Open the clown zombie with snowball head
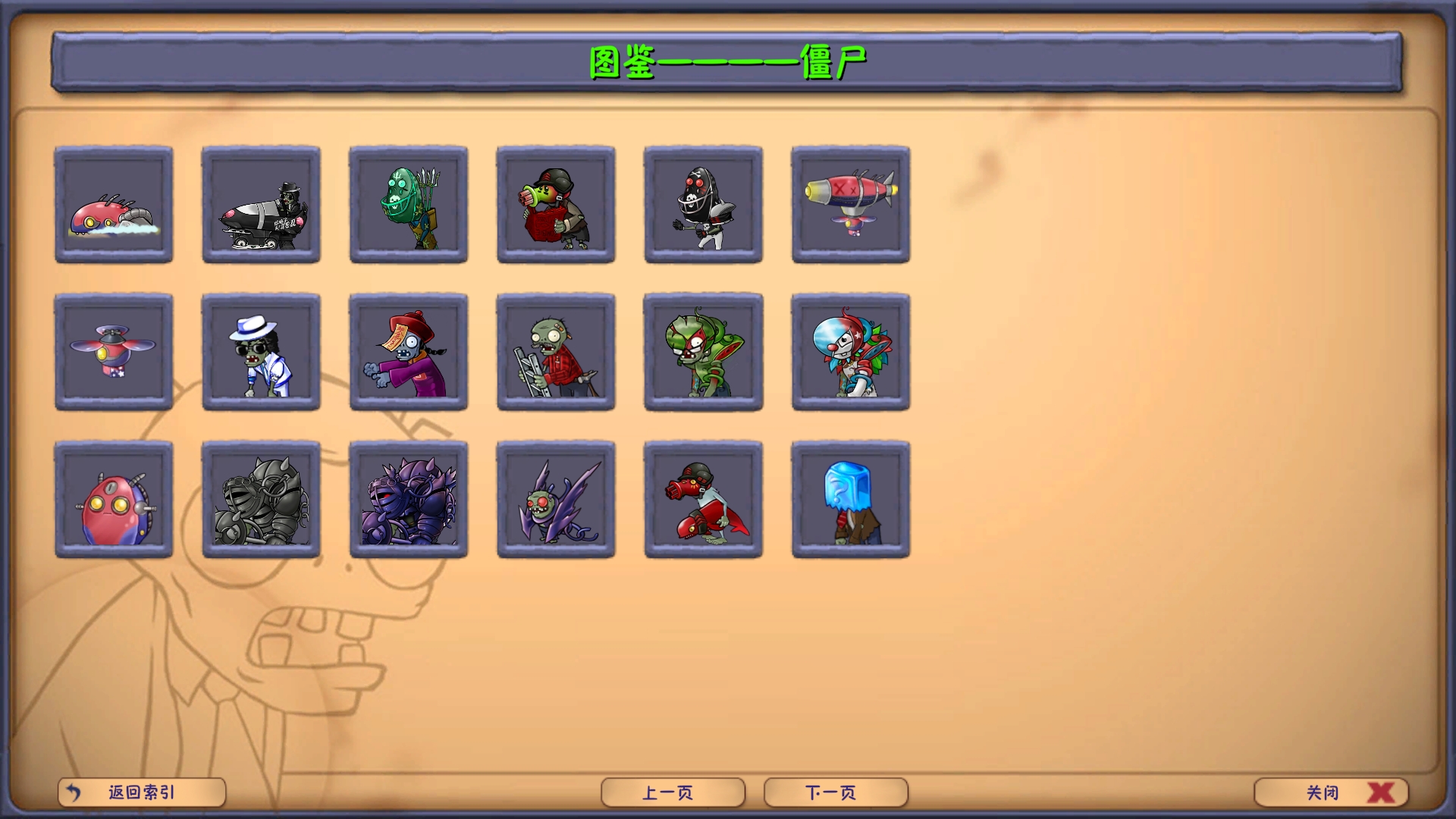 coord(850,353)
